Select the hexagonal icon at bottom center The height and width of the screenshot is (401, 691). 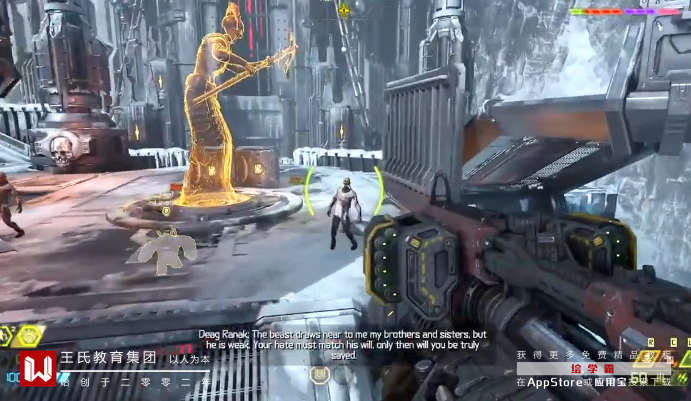320,376
